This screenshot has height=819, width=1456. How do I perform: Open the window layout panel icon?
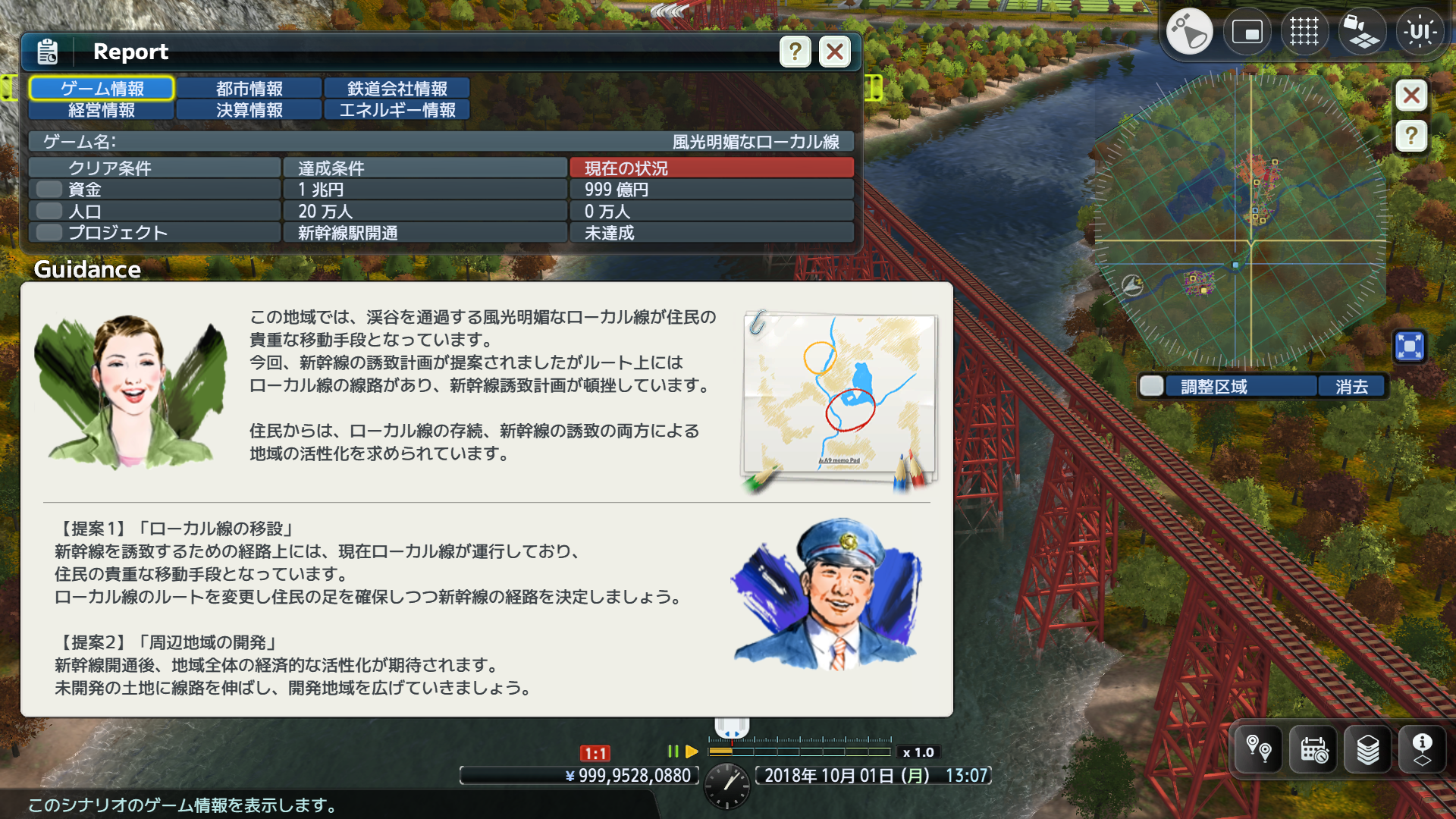click(x=1247, y=31)
